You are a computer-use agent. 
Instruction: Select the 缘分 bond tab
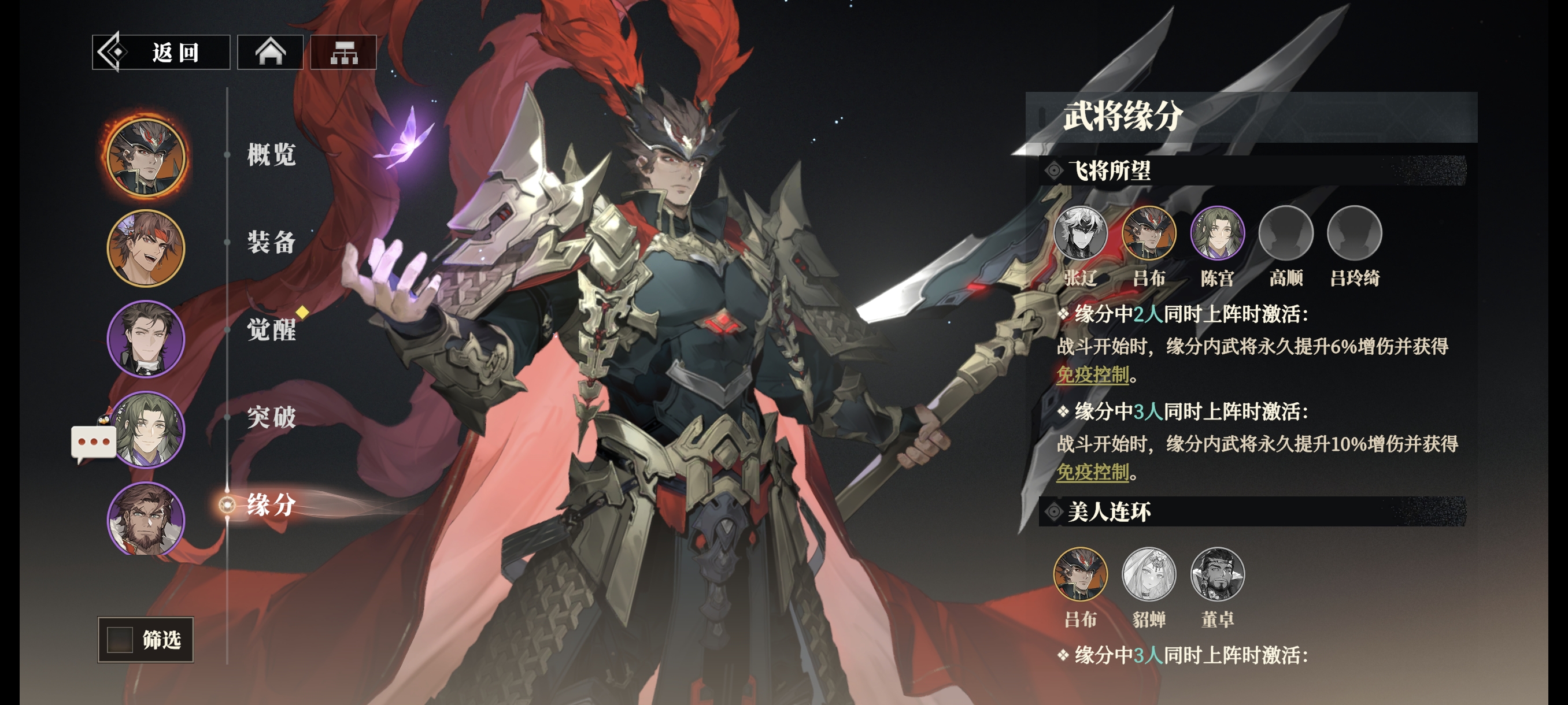pos(272,505)
